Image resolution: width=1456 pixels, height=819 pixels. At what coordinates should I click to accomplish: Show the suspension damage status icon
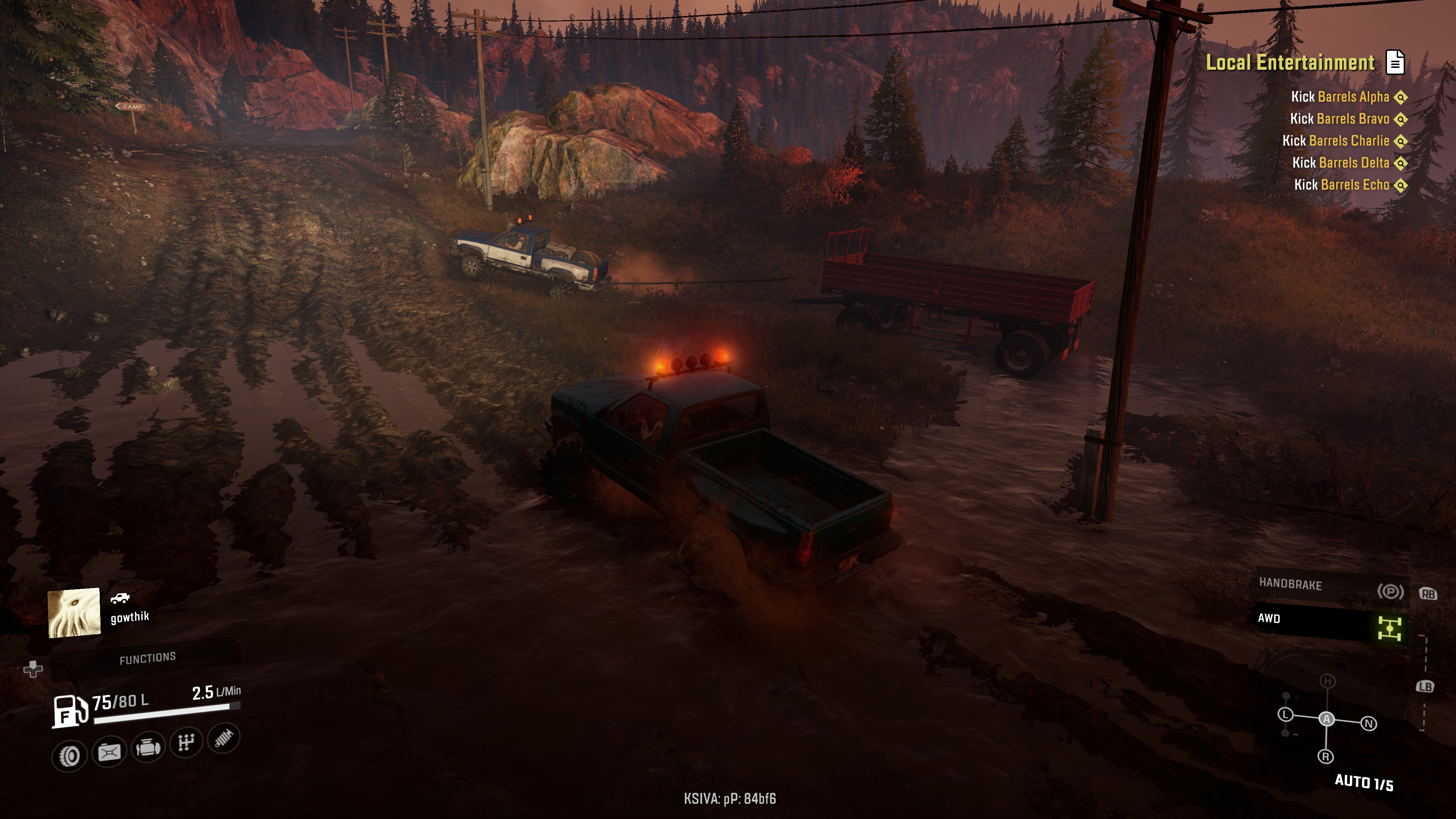224,737
